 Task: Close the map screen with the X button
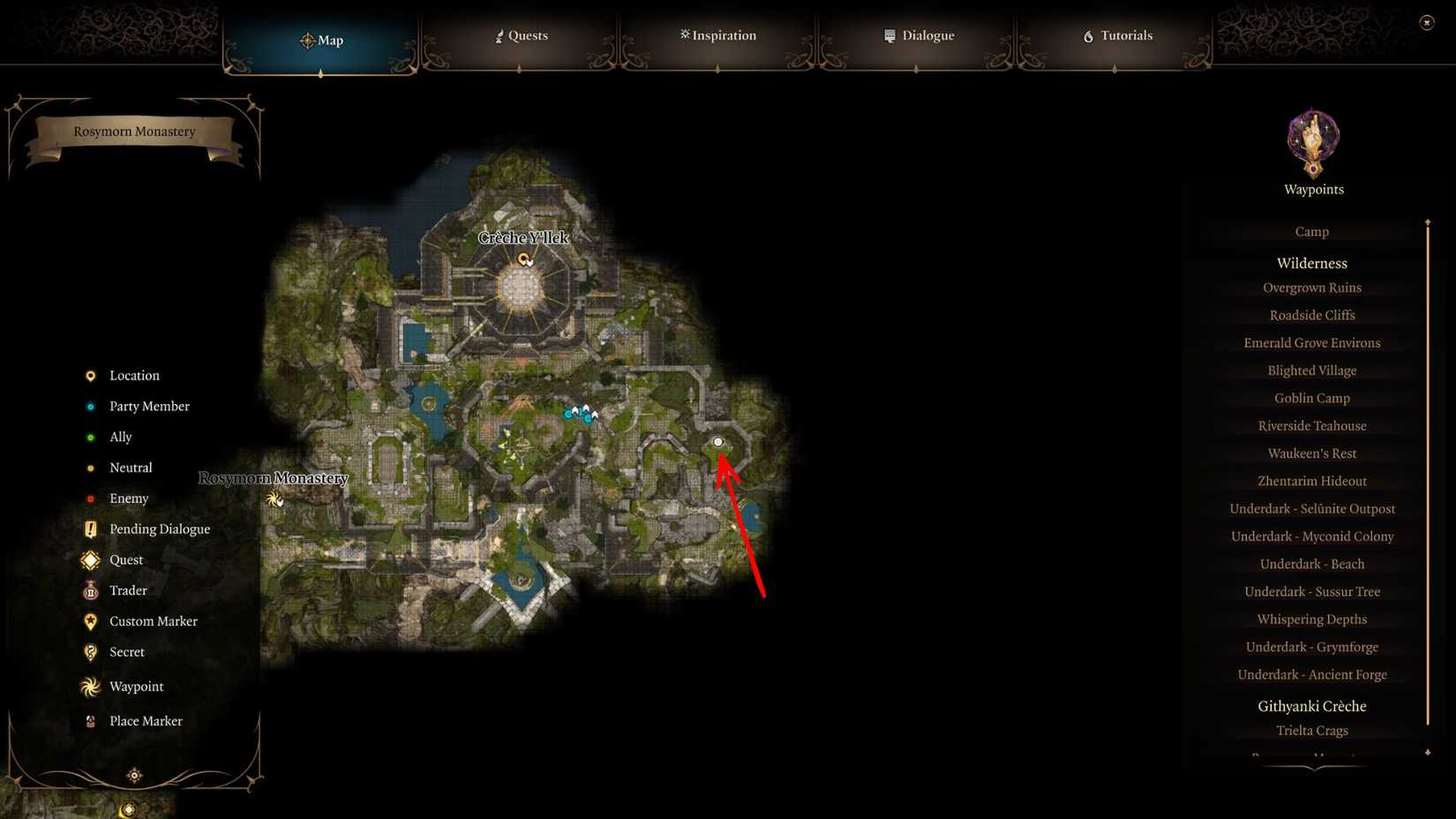(x=1427, y=22)
